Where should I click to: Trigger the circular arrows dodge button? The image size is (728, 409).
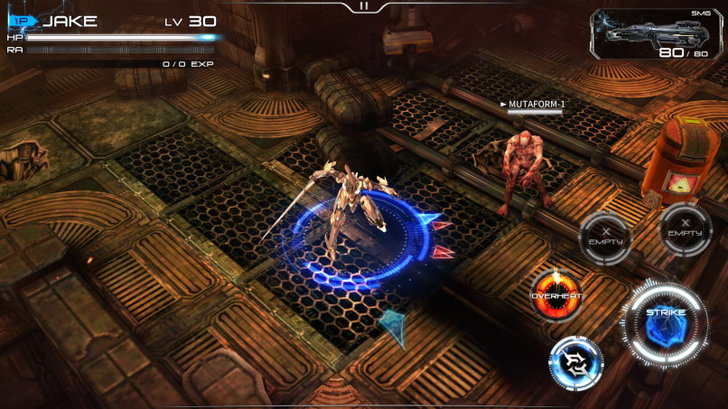pos(576,361)
